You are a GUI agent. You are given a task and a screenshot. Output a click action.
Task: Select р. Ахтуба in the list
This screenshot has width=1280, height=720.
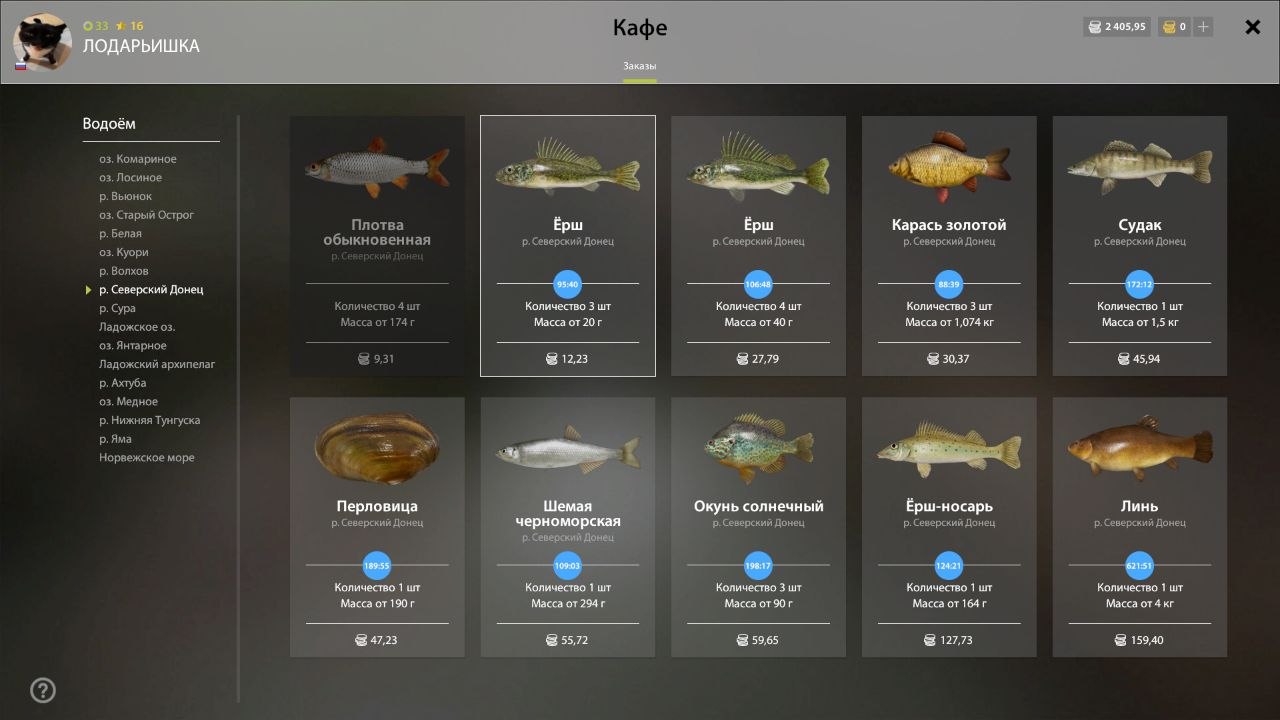tap(122, 383)
